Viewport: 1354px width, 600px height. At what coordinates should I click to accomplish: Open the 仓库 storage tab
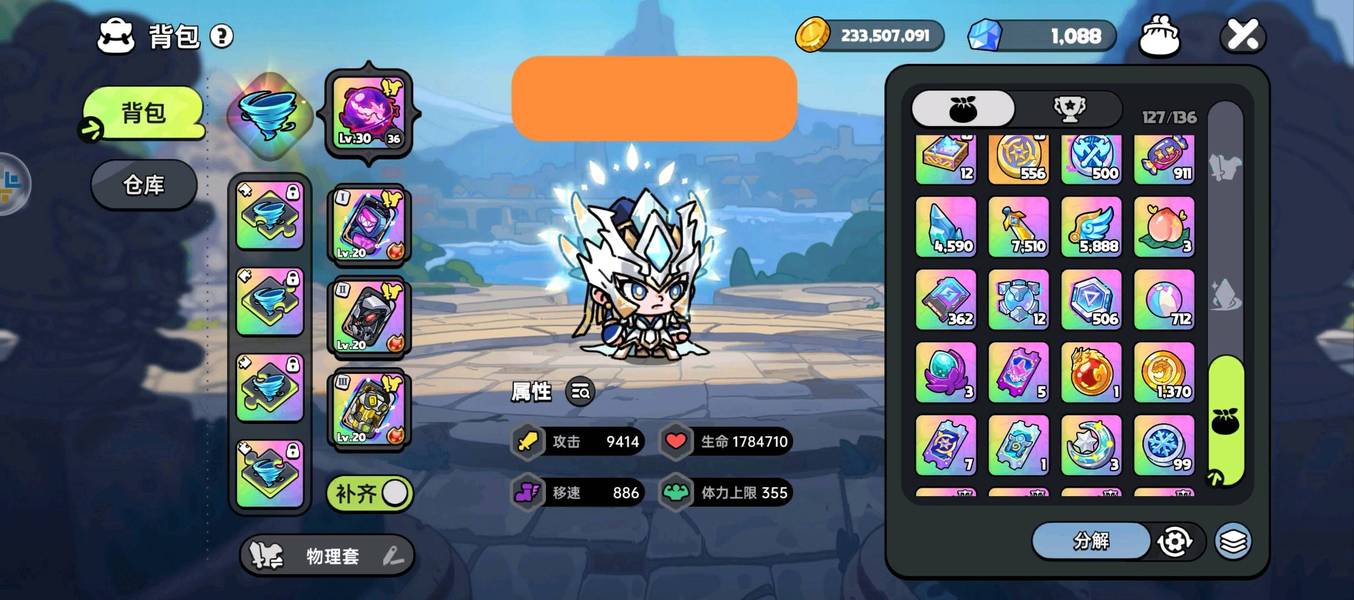[x=144, y=185]
